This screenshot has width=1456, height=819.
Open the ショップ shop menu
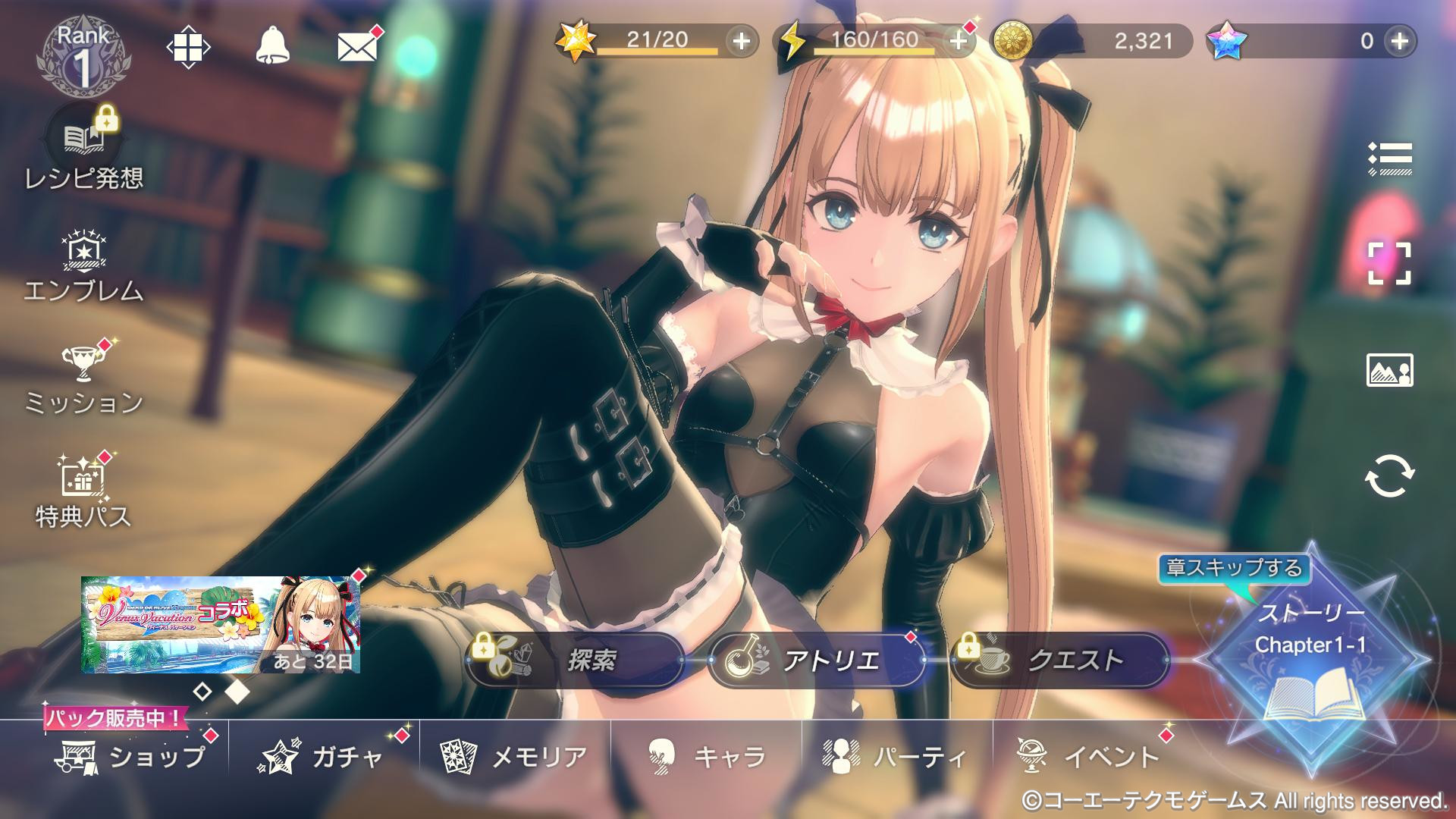pos(130,757)
